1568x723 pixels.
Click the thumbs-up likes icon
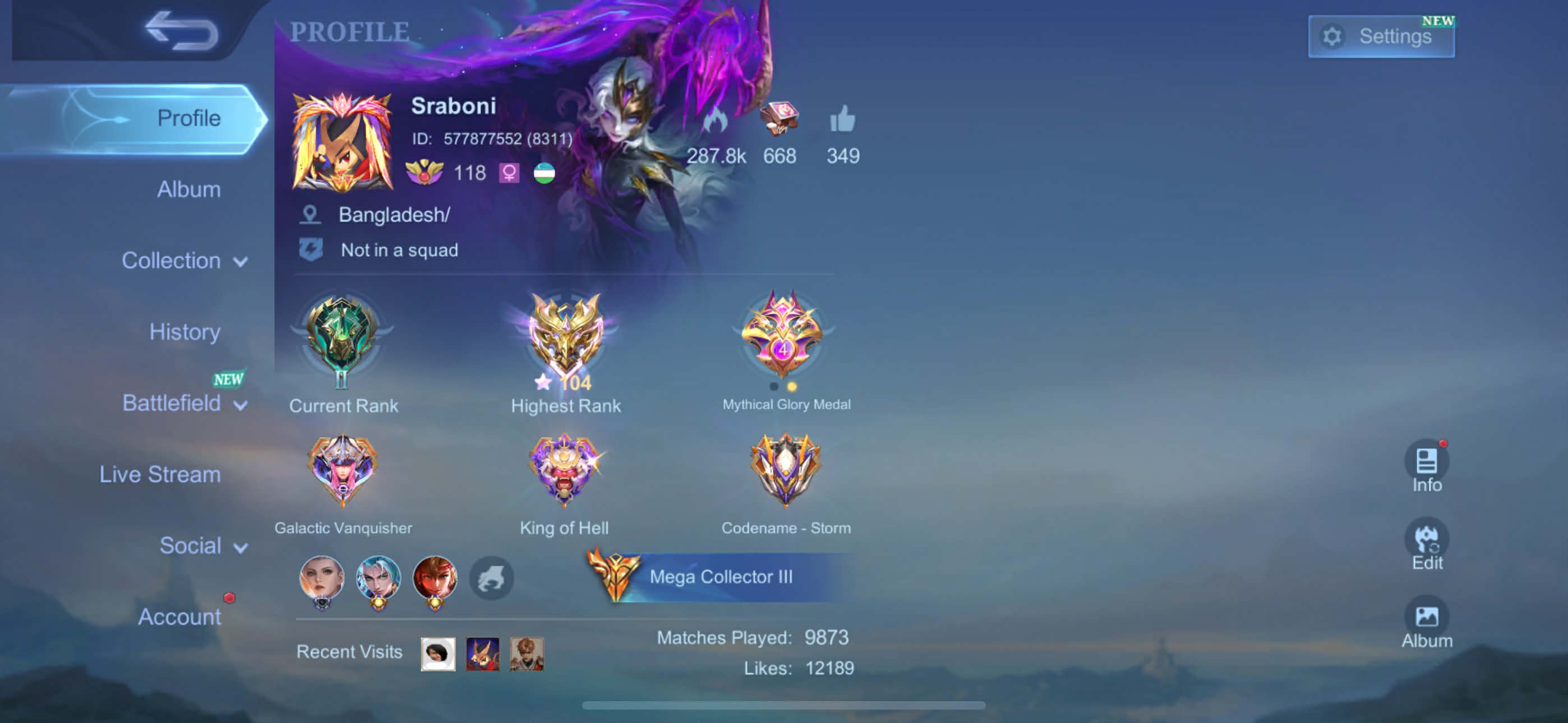point(843,120)
